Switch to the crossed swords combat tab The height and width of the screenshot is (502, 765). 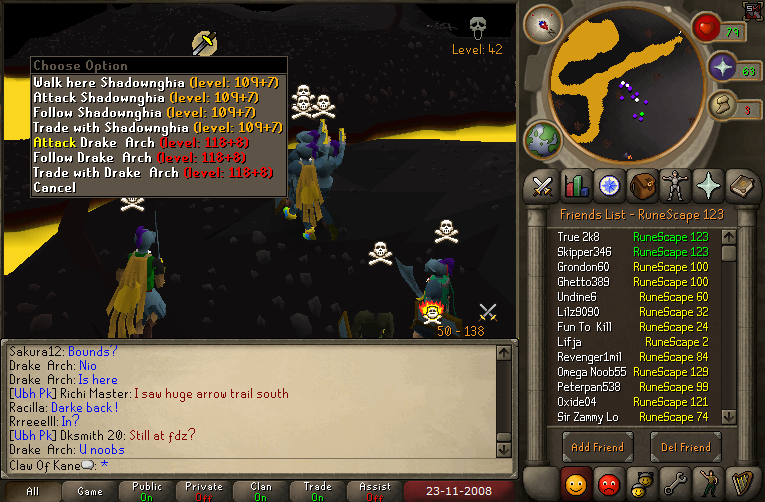point(543,186)
